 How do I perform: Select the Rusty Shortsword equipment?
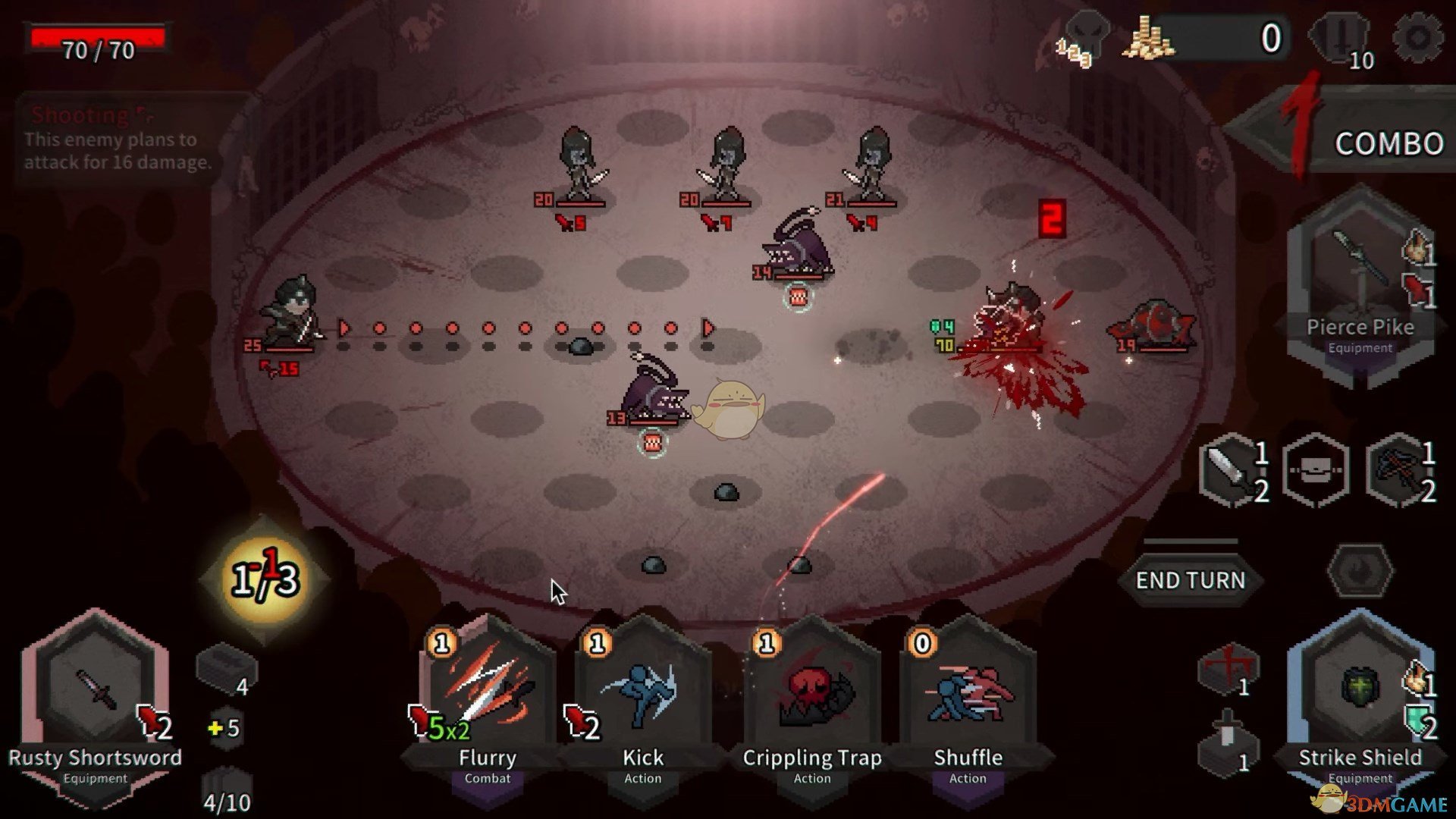[x=96, y=698]
